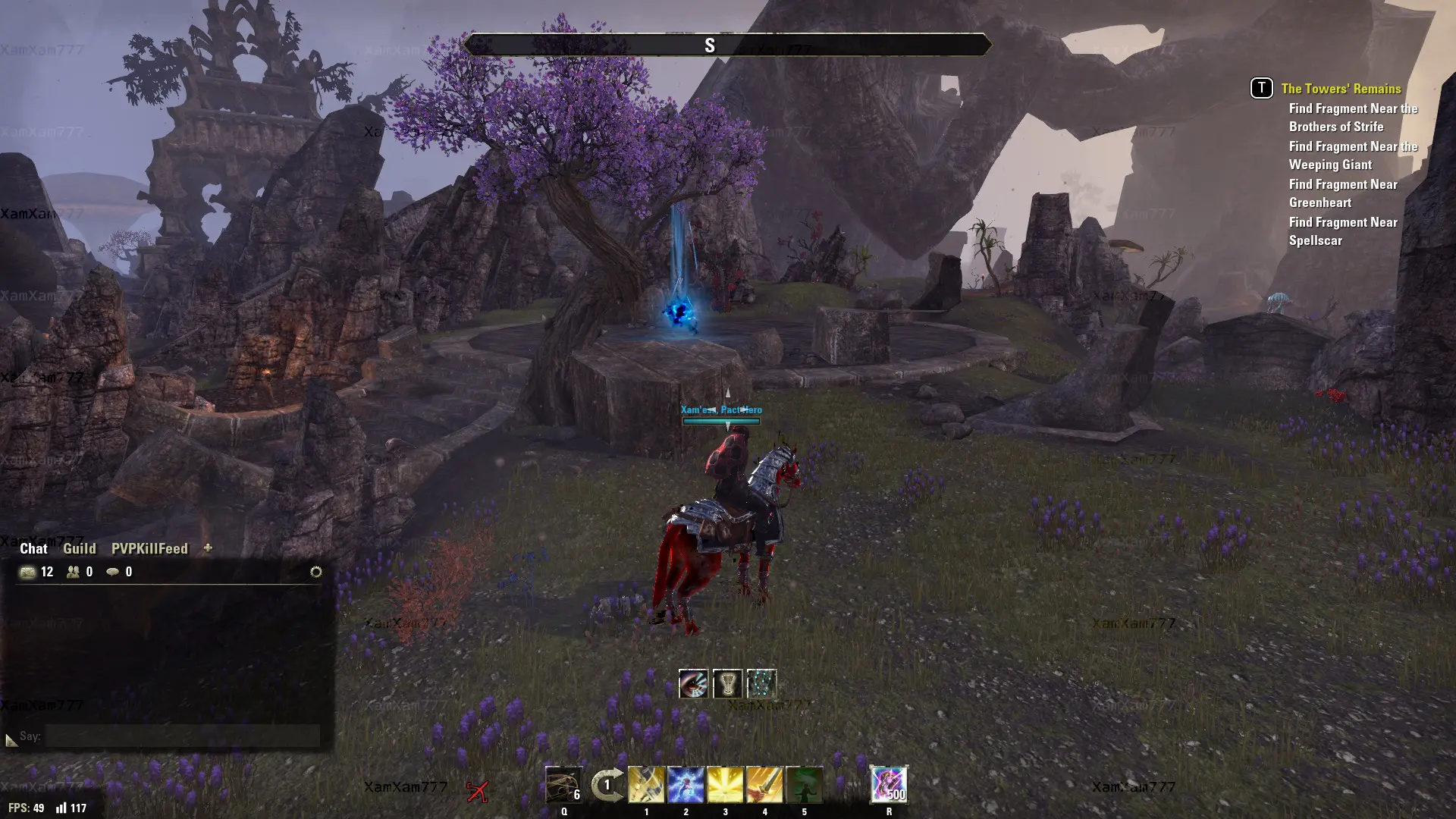Fire the ultimate ability showing 500
The height and width of the screenshot is (819, 1456).
tap(889, 785)
